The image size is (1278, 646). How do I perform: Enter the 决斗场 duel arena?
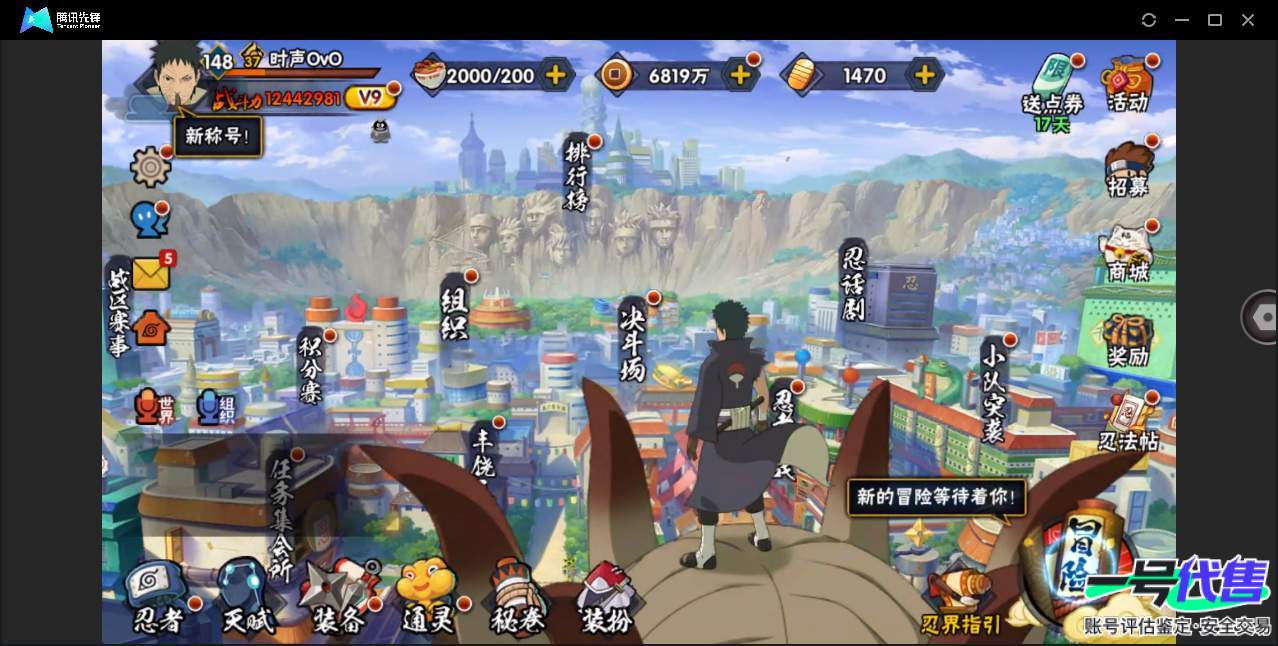pos(632,340)
